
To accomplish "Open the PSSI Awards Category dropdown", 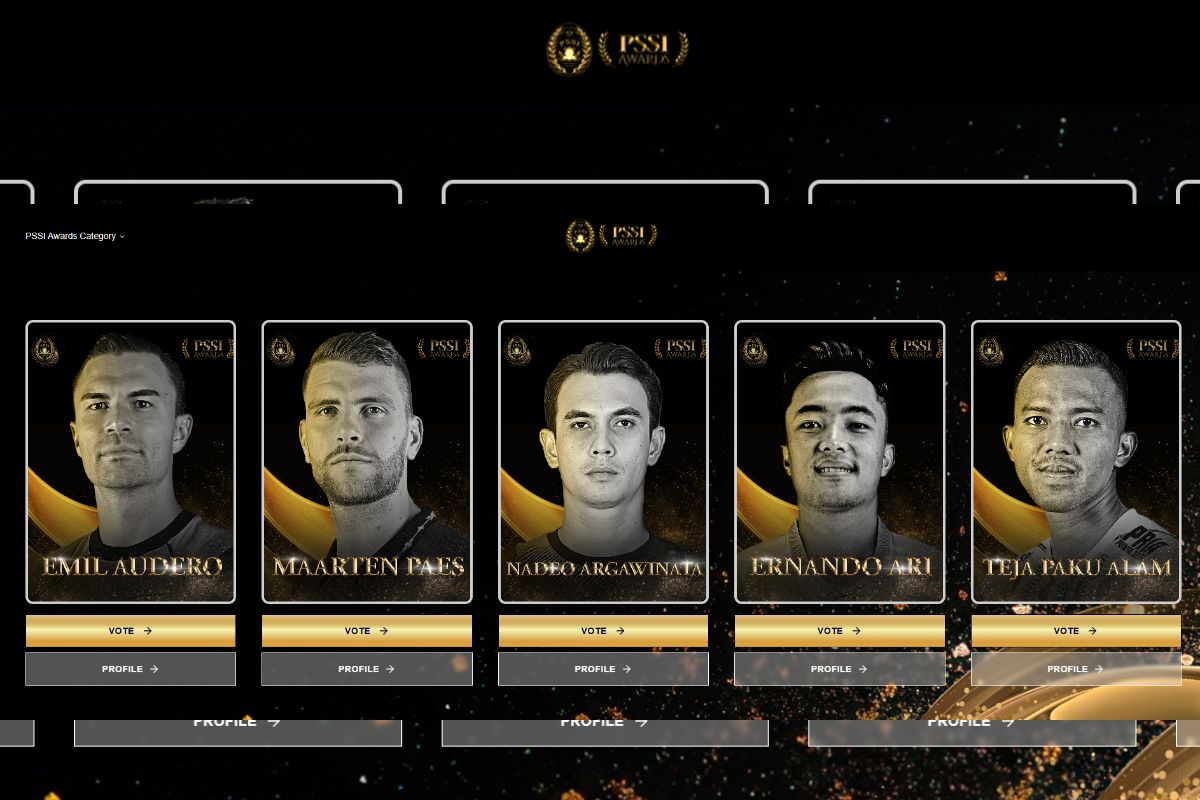I will point(75,236).
